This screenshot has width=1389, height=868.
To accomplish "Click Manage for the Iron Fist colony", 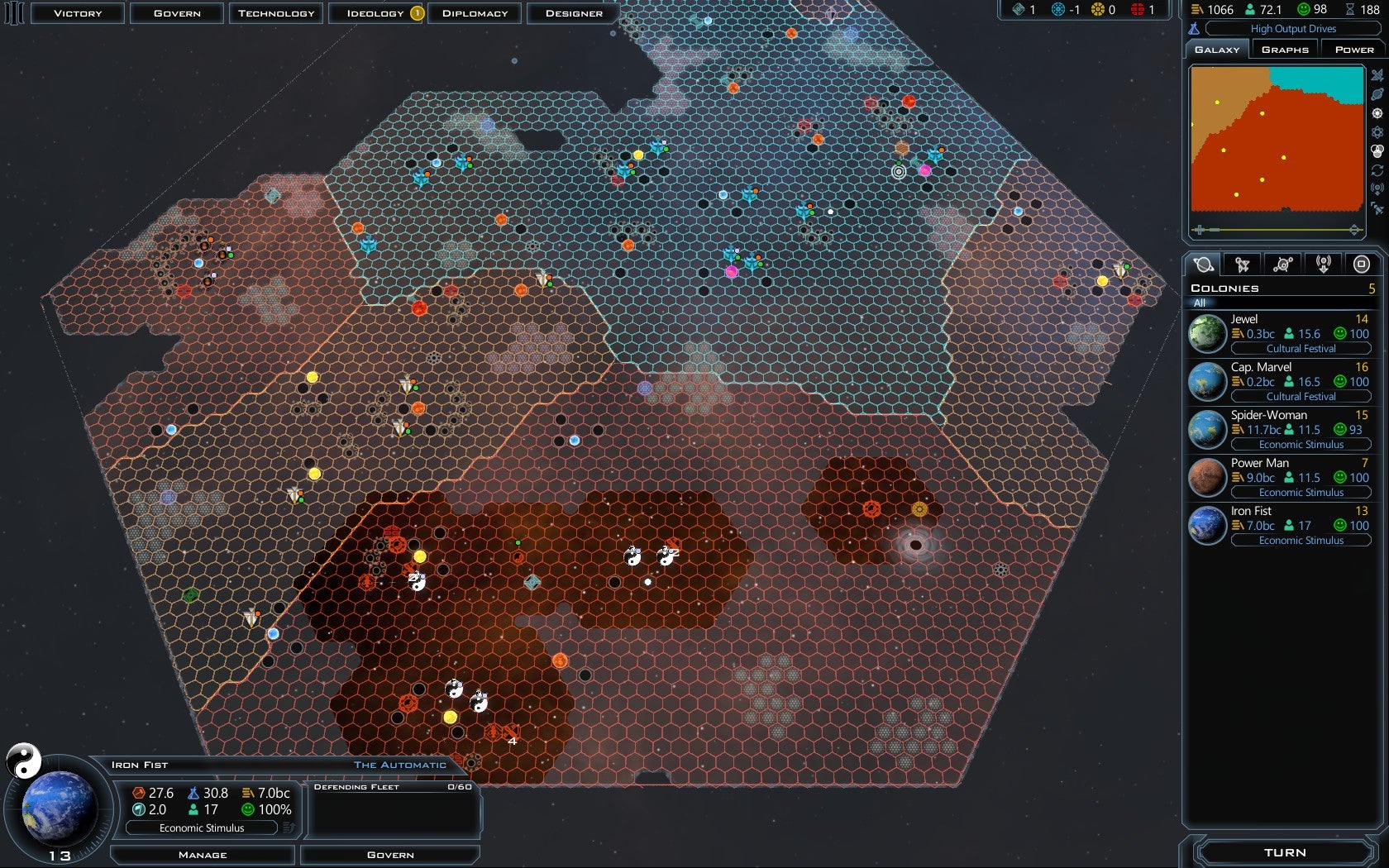I will (203, 854).
